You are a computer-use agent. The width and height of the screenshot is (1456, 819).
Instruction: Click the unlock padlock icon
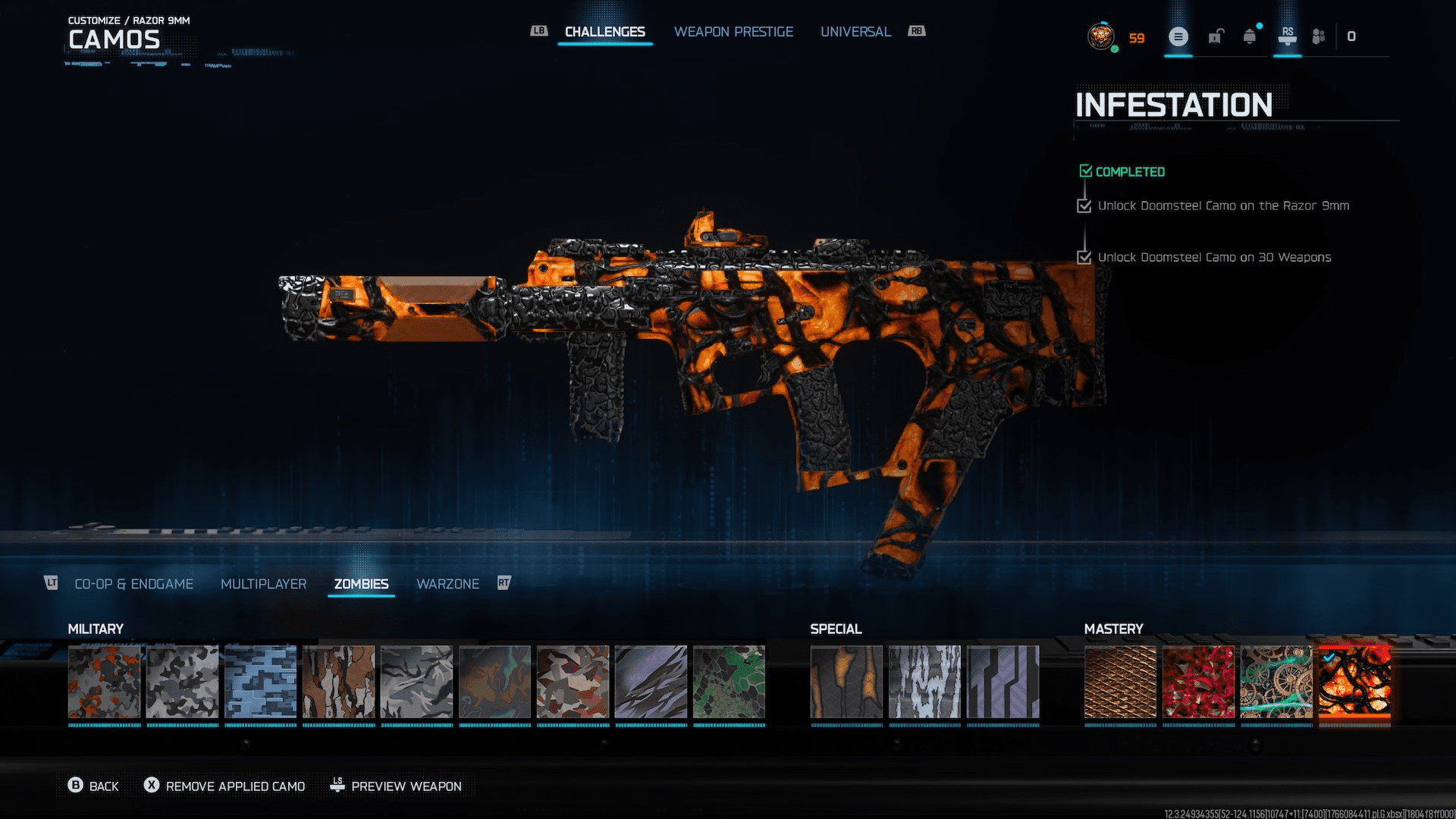(1216, 36)
